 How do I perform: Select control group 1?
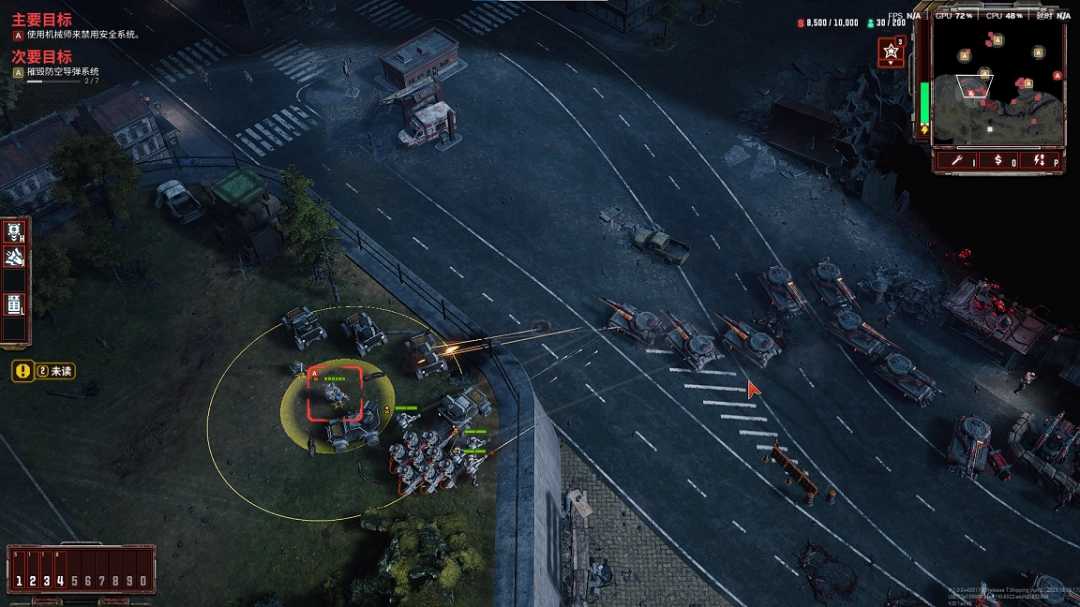tap(19, 580)
